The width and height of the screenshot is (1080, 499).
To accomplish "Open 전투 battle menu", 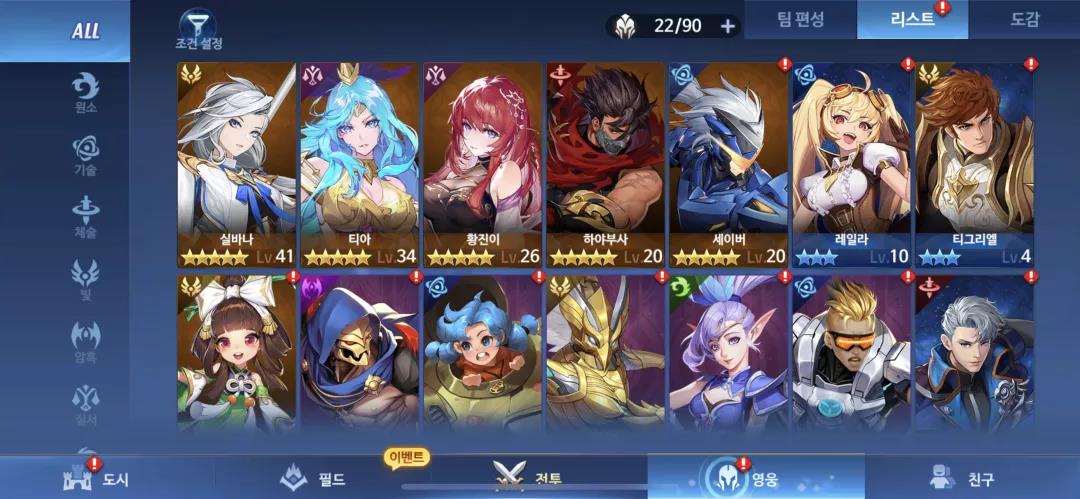I will pos(528,477).
